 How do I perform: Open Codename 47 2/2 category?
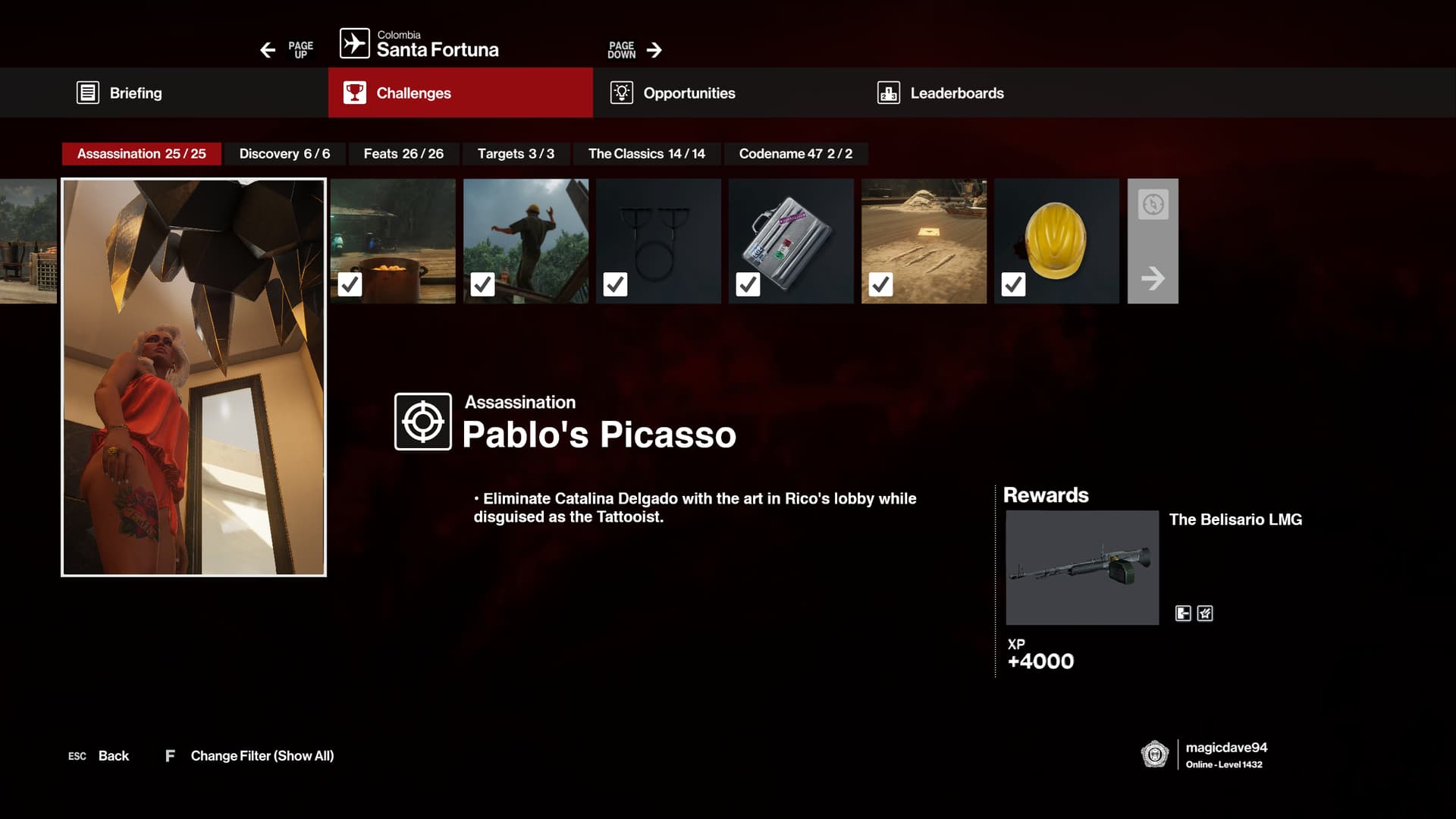[x=795, y=154]
